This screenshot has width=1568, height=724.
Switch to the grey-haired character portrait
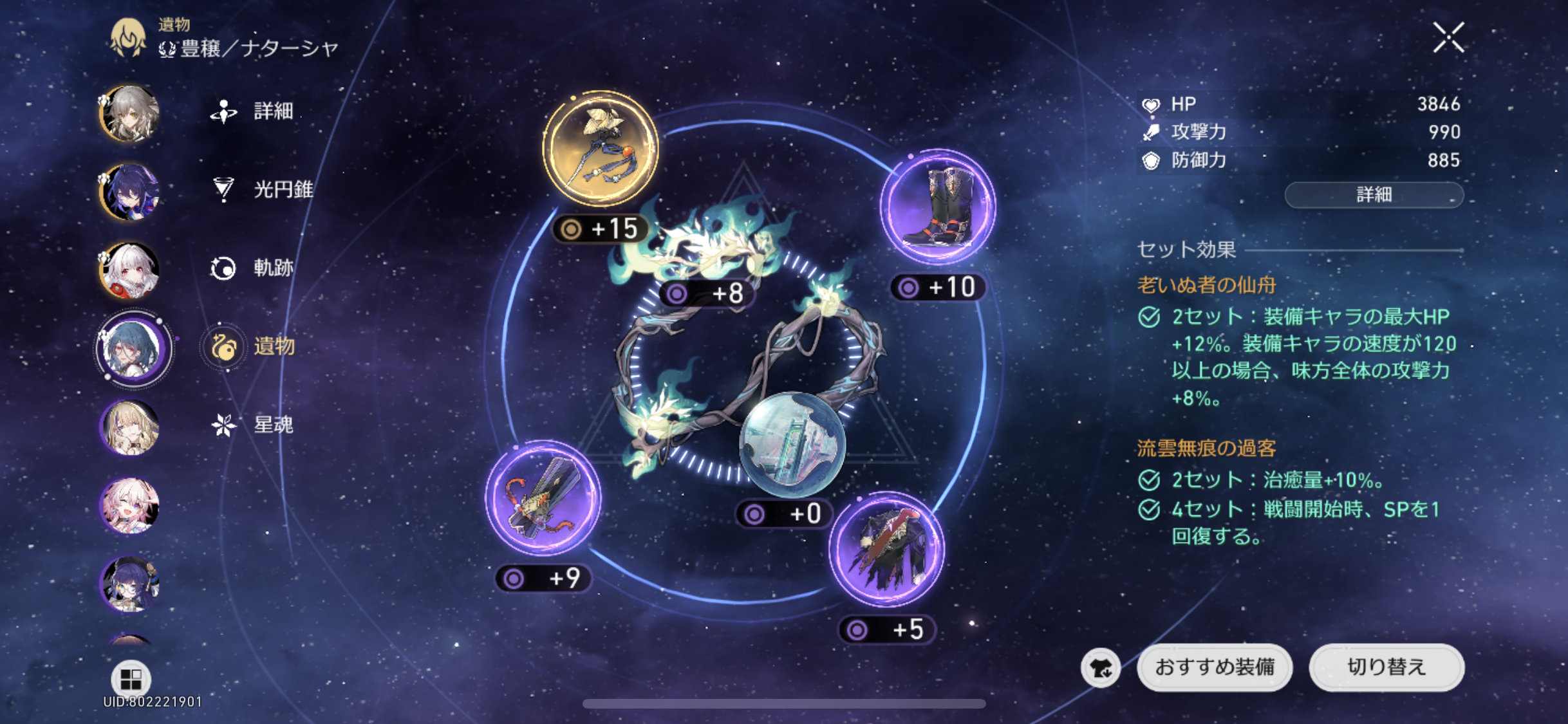[x=130, y=113]
